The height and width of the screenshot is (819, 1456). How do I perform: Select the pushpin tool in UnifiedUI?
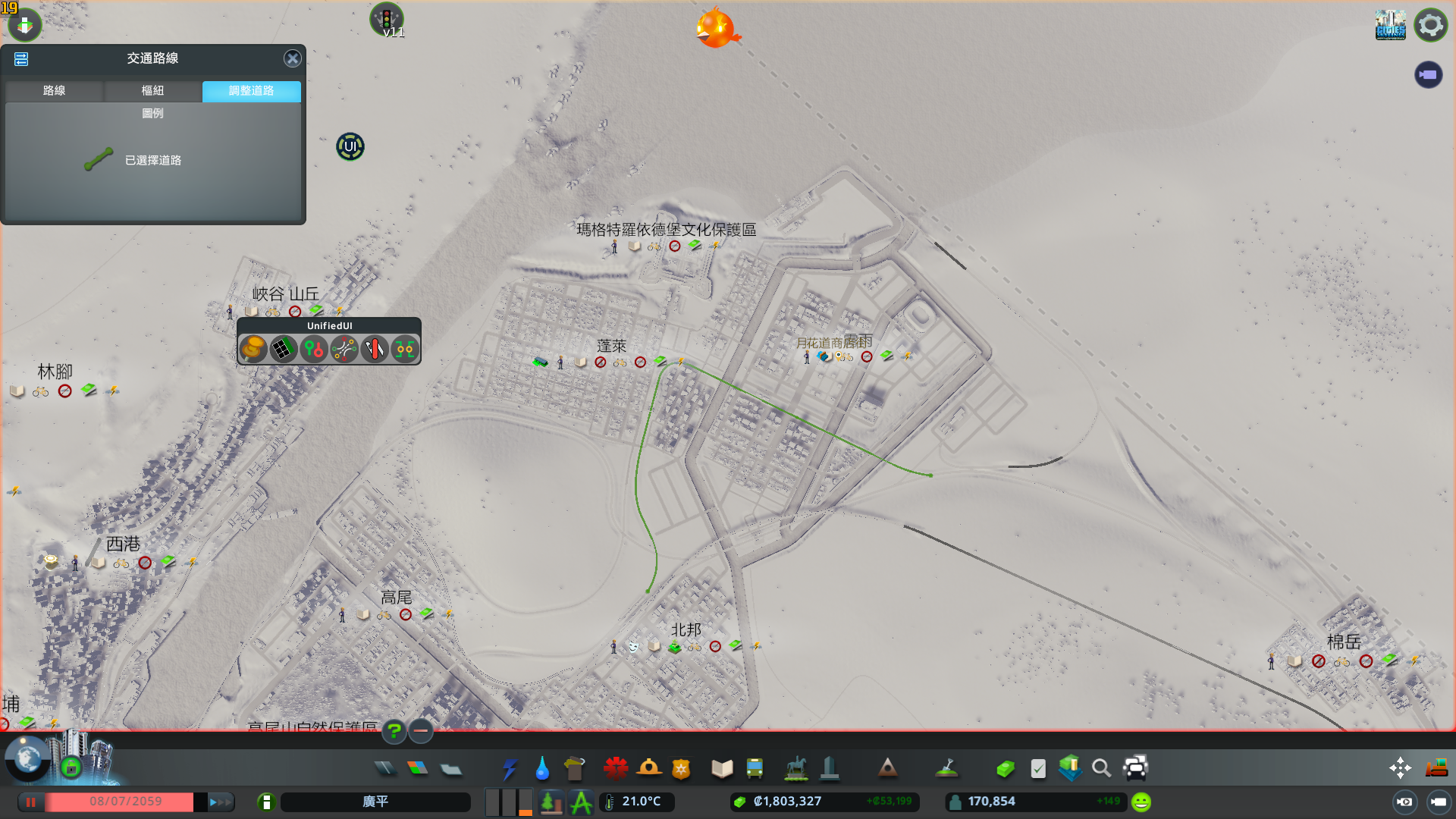253,349
